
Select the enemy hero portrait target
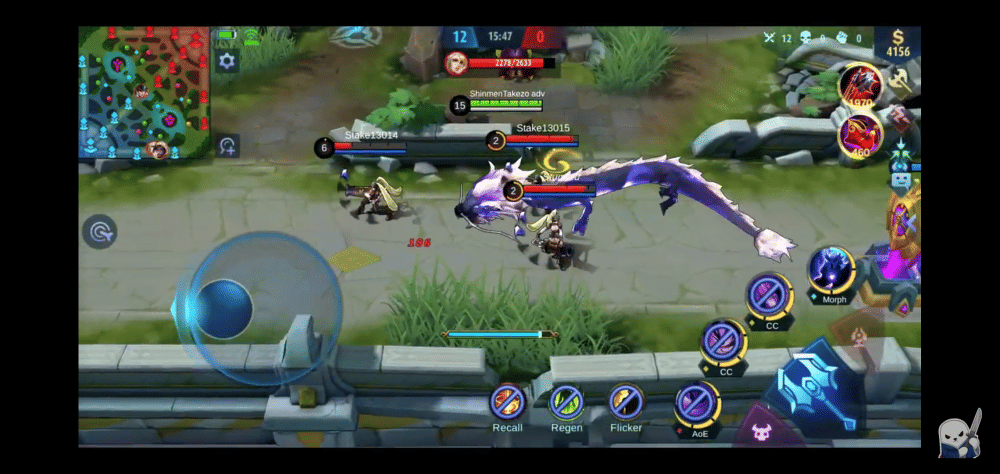click(457, 63)
